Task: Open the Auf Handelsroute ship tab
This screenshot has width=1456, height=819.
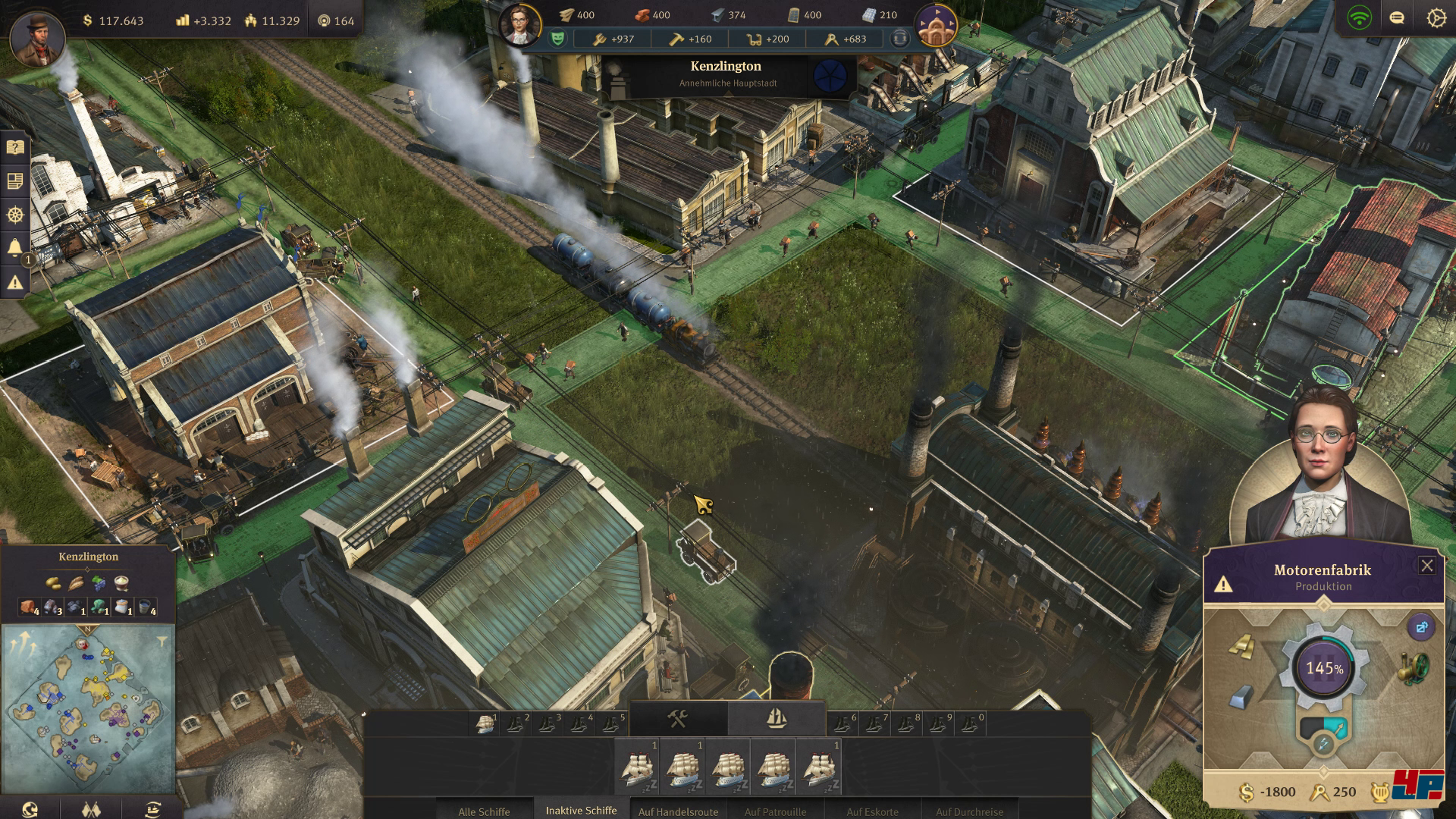Action: point(678,811)
